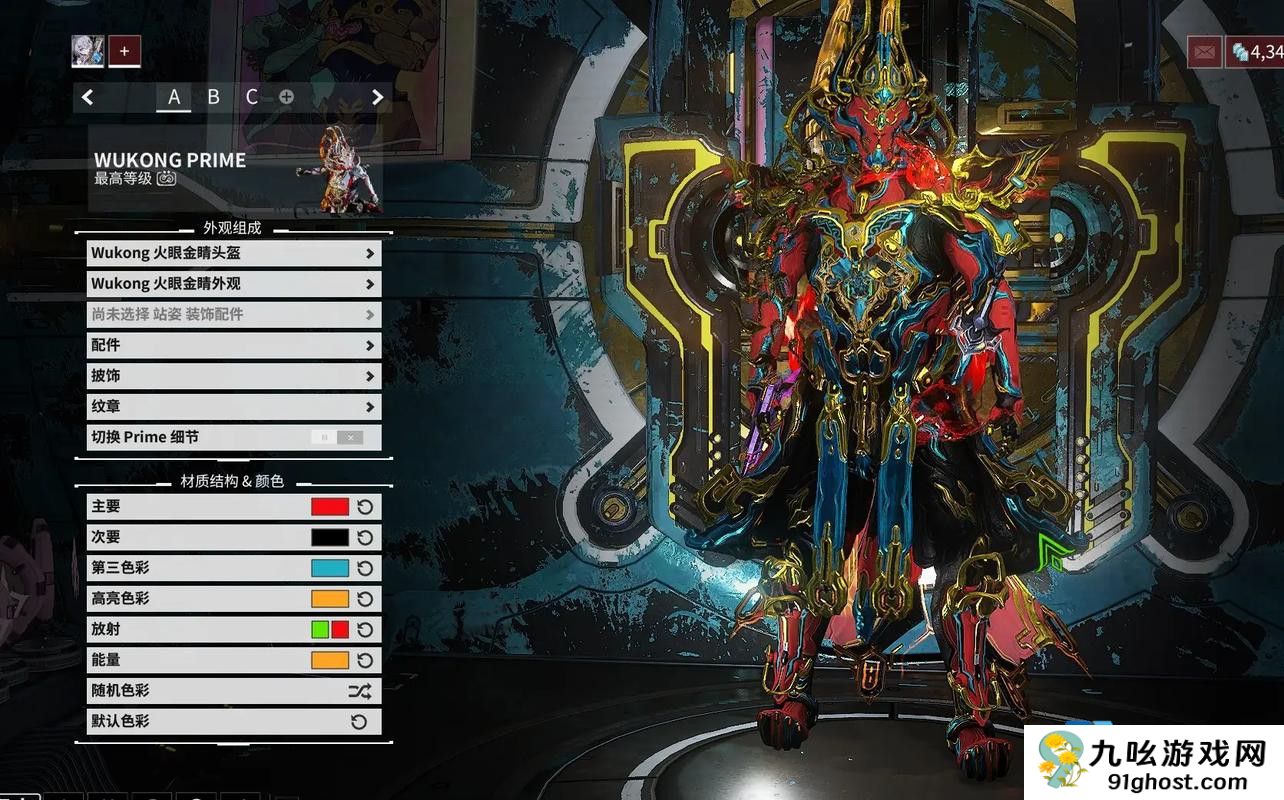The height and width of the screenshot is (800, 1284).
Task: Toggle the 切换 Prime 细节 switch
Action: pos(337,437)
